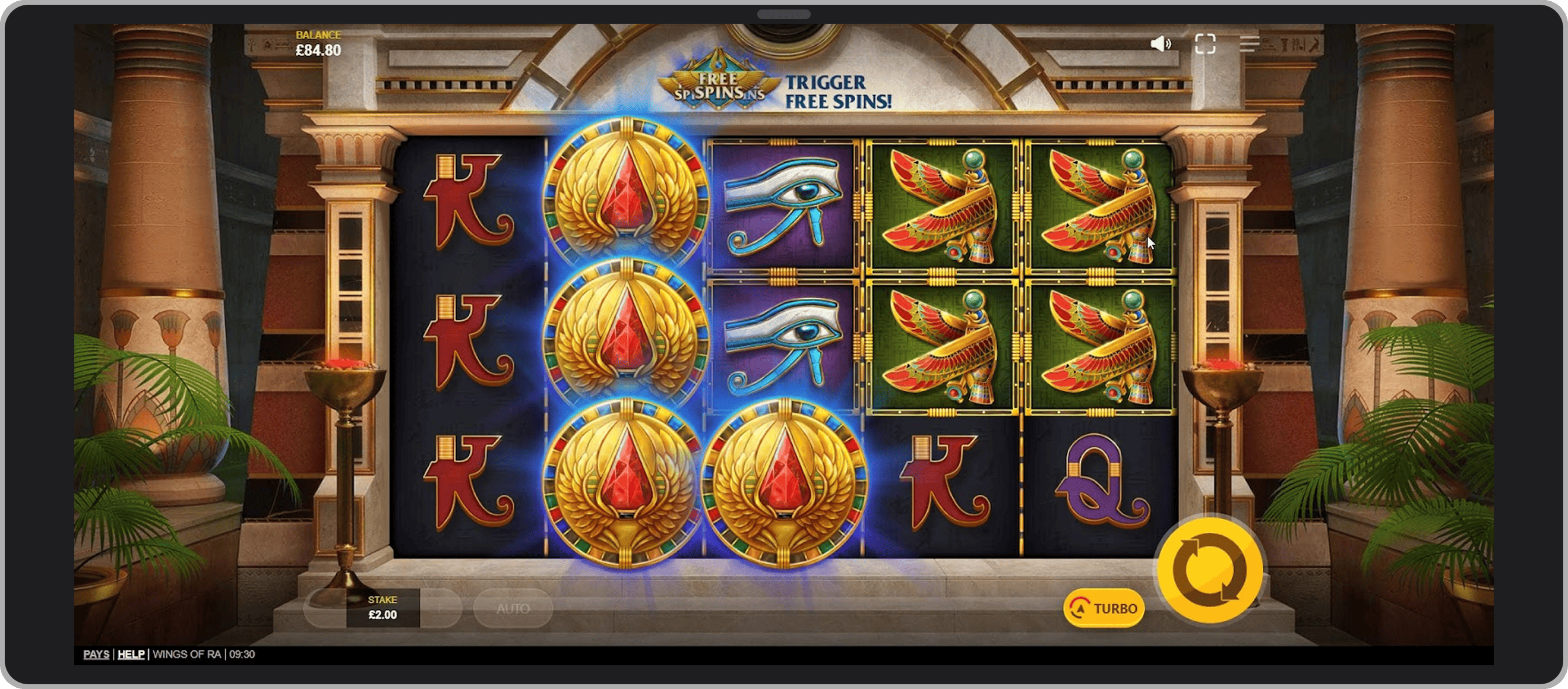This screenshot has width=1568, height=689.
Task: Spin the reels with the yellow button
Action: point(1209,570)
